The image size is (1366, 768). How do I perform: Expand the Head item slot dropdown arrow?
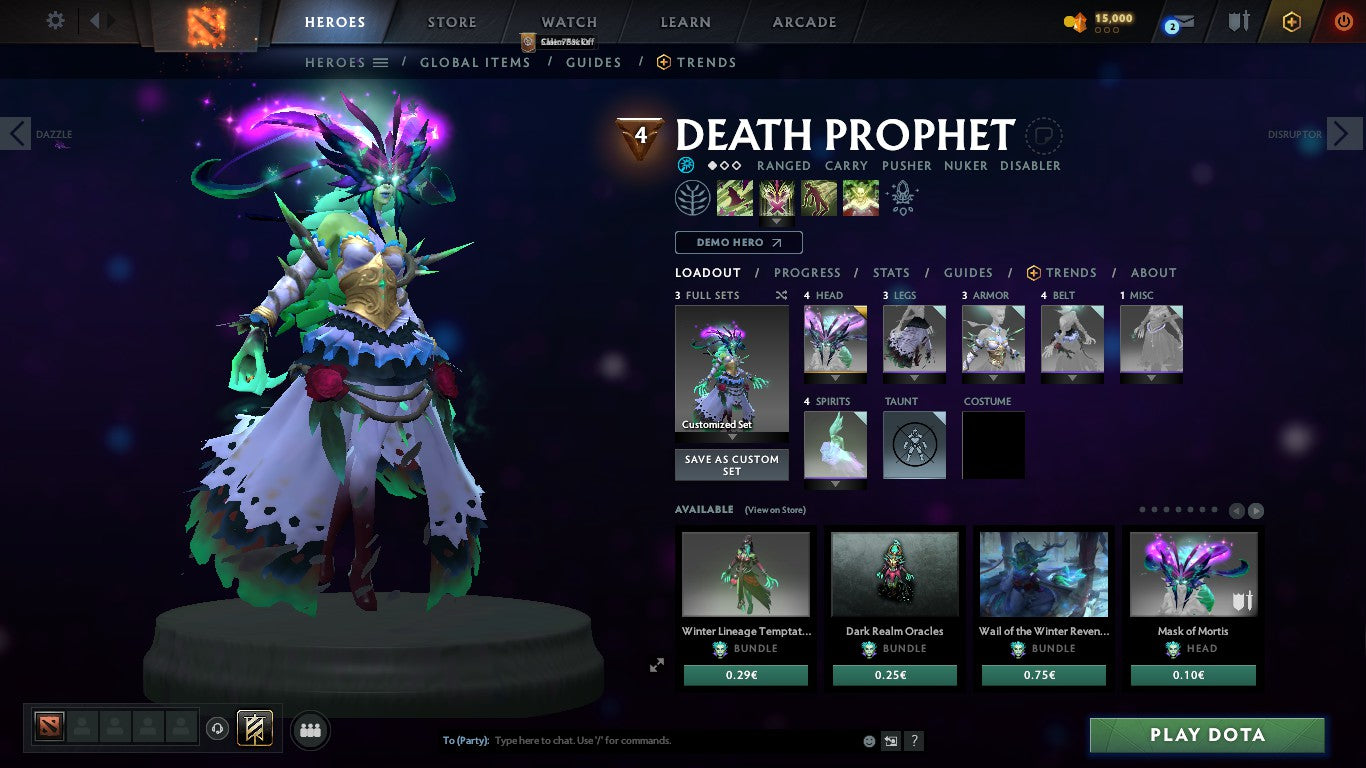834,378
